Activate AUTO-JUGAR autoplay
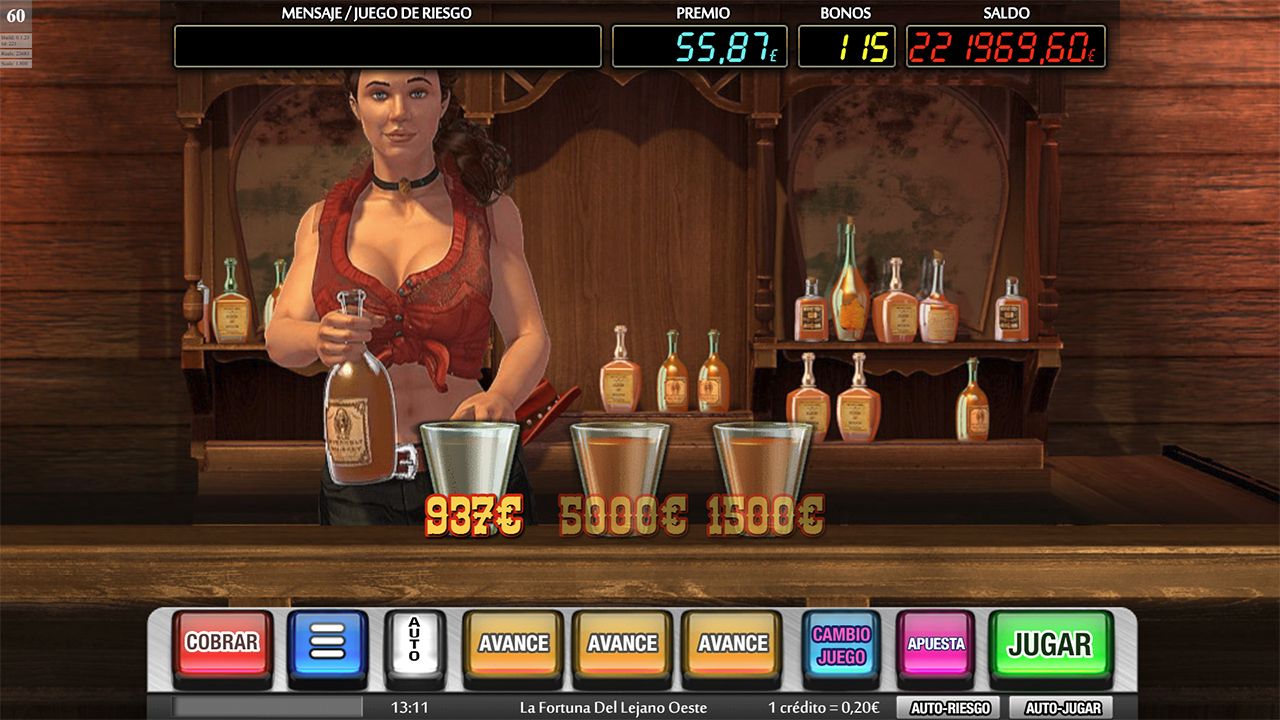Screen dimensions: 1280x720 pos(1062,708)
